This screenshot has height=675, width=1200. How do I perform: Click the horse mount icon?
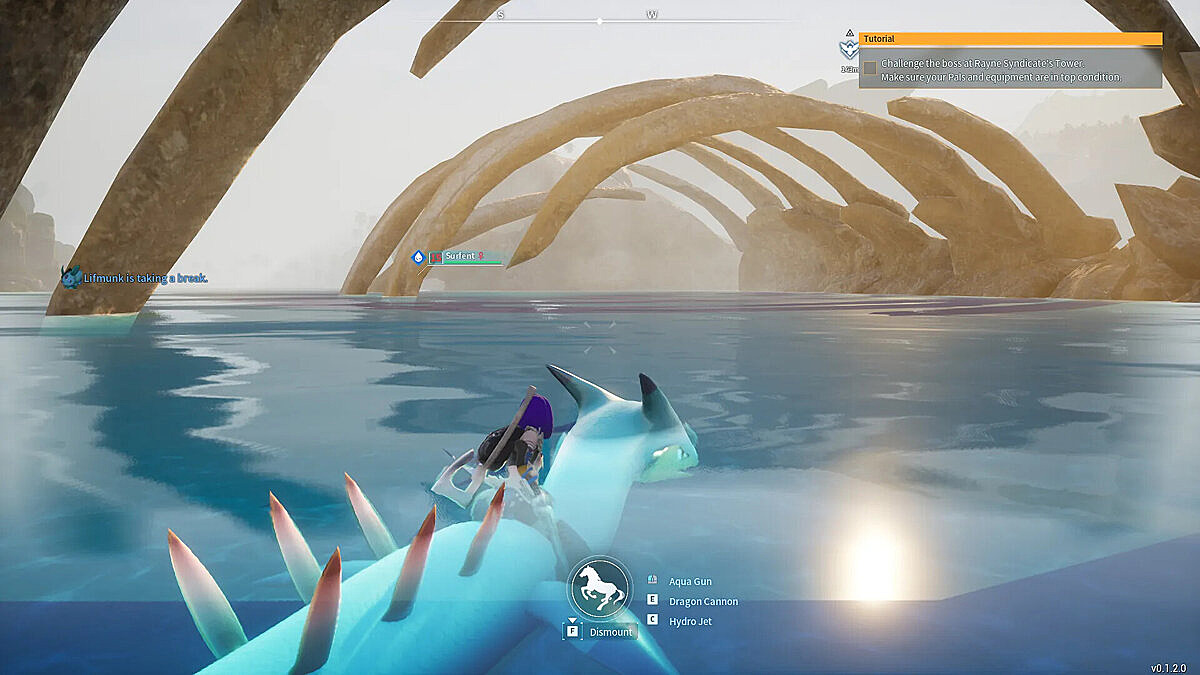600,587
